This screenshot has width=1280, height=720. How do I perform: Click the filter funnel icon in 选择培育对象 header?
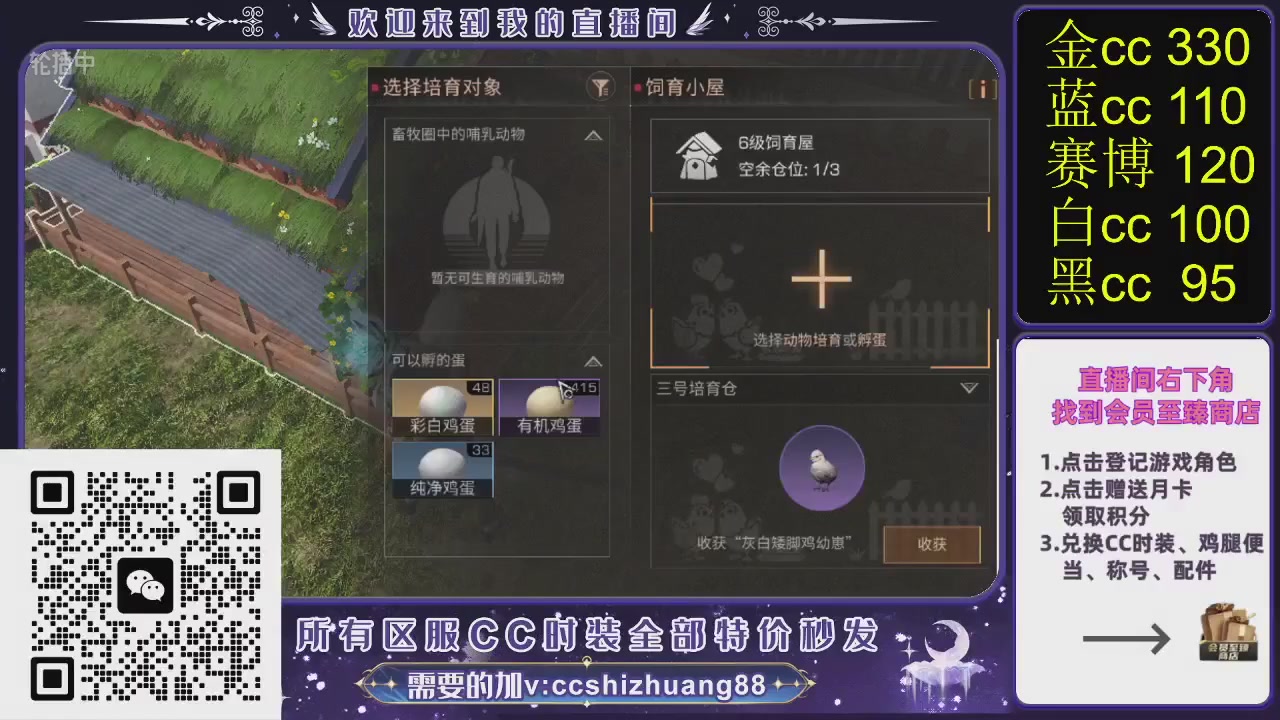pos(598,89)
